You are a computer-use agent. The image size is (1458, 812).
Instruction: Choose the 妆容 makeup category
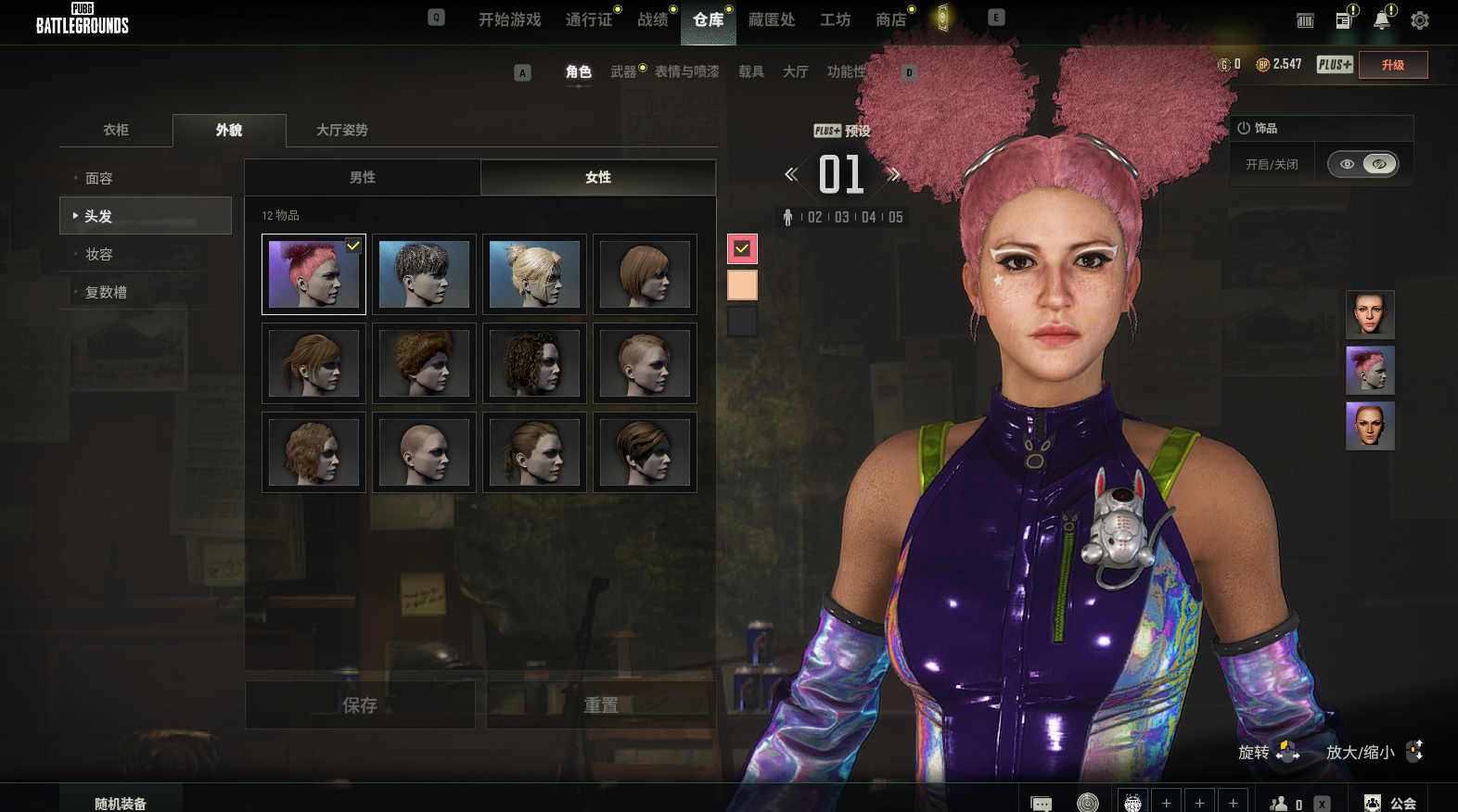[99, 254]
